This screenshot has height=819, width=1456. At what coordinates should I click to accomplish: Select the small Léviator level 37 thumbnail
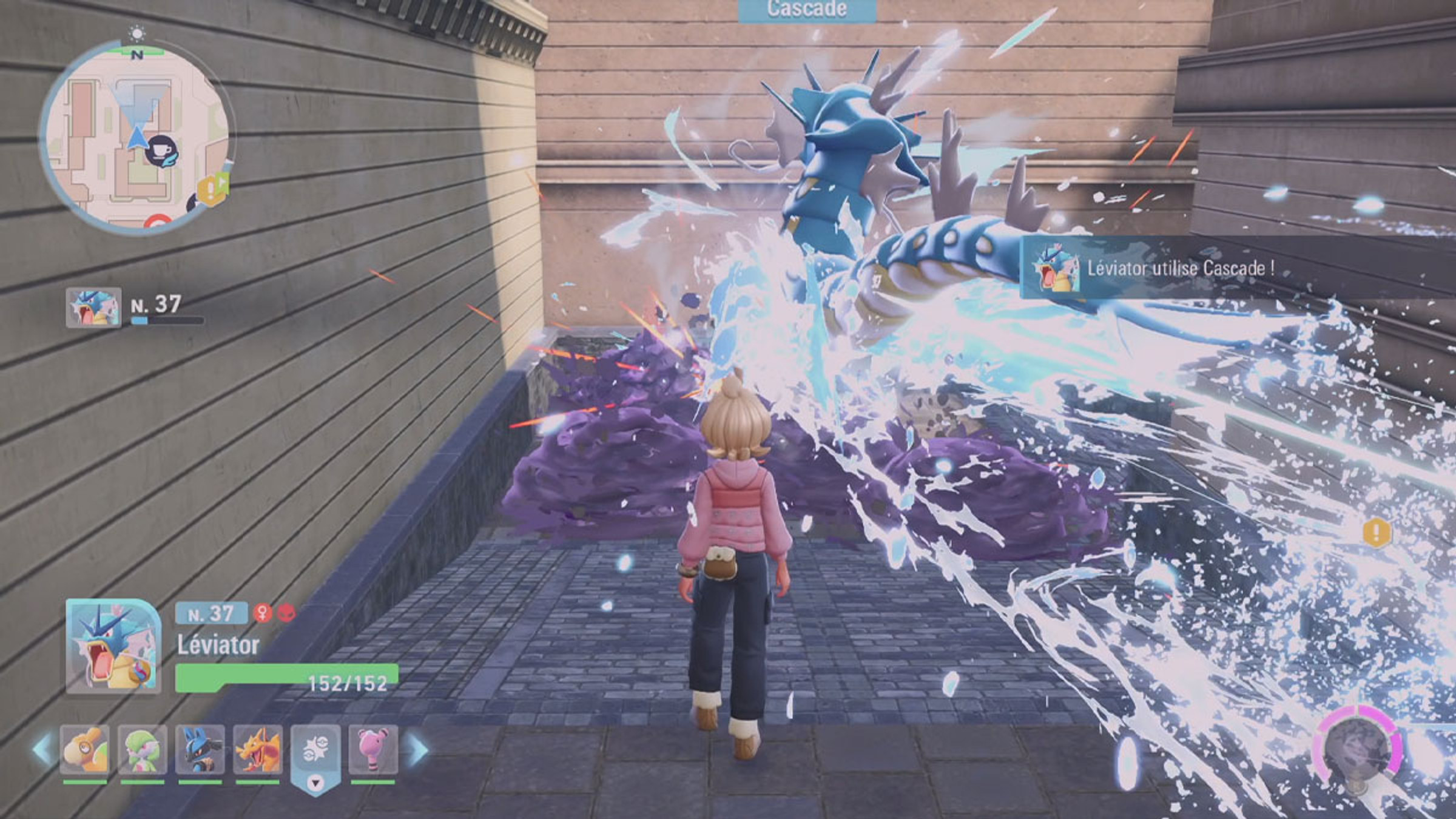[93, 308]
